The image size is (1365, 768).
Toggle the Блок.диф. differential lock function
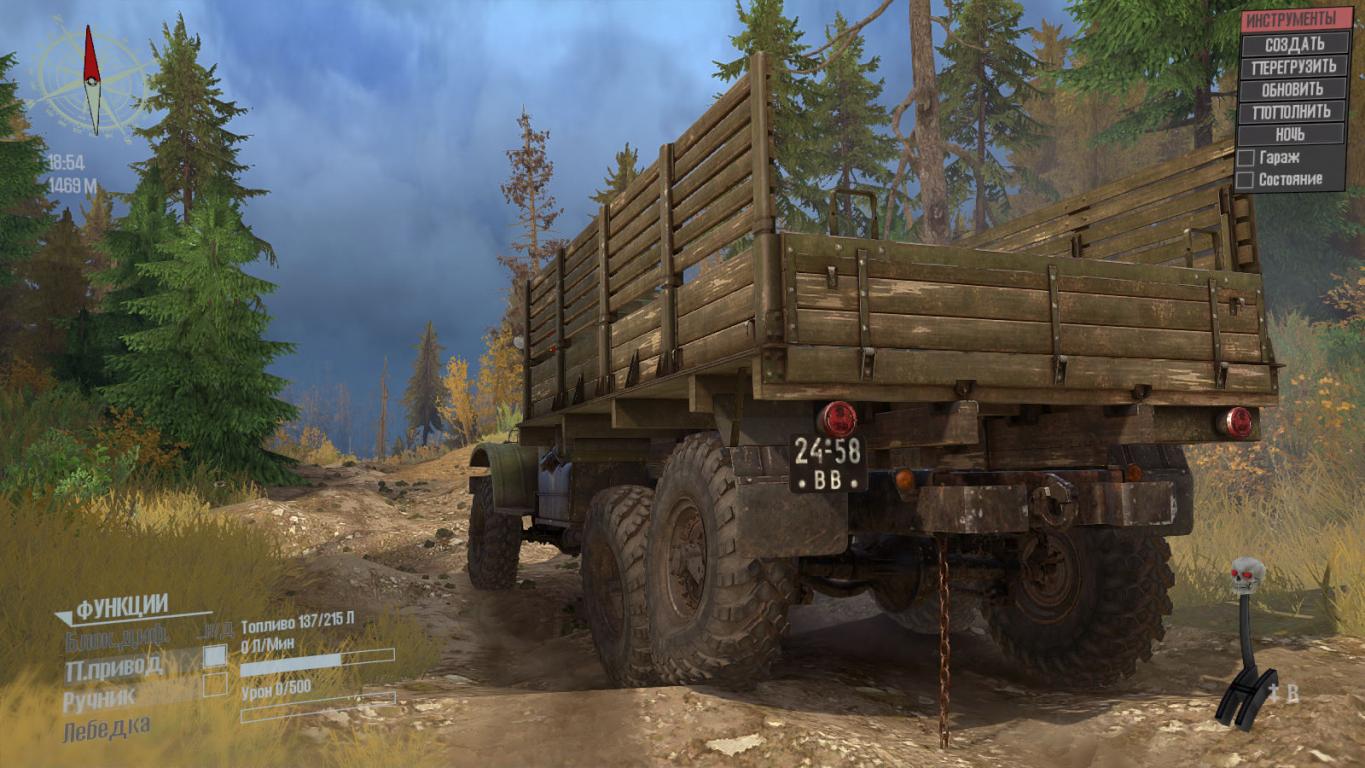pyautogui.click(x=116, y=636)
